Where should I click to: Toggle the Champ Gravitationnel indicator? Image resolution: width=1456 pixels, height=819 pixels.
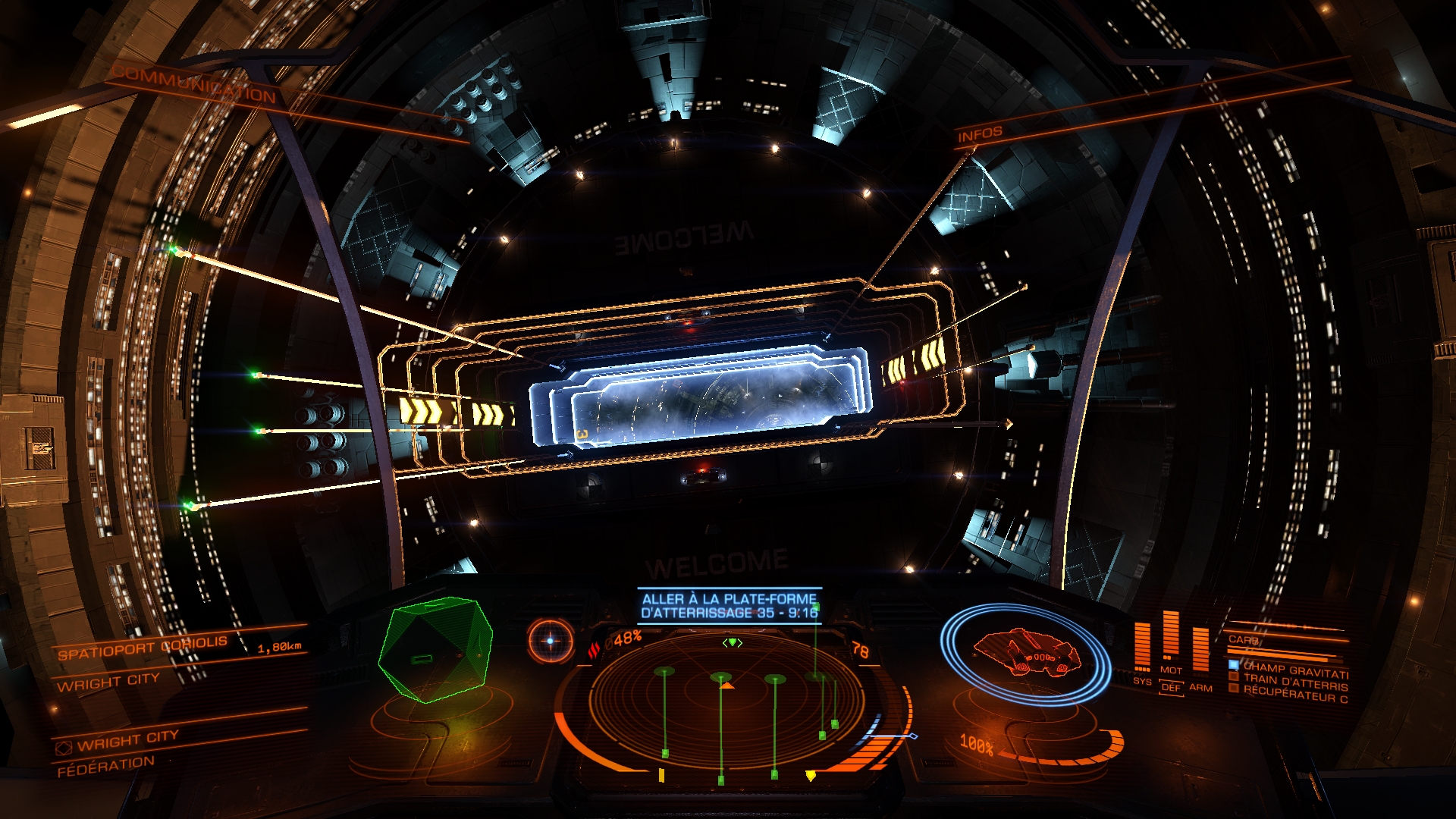coord(1289,670)
